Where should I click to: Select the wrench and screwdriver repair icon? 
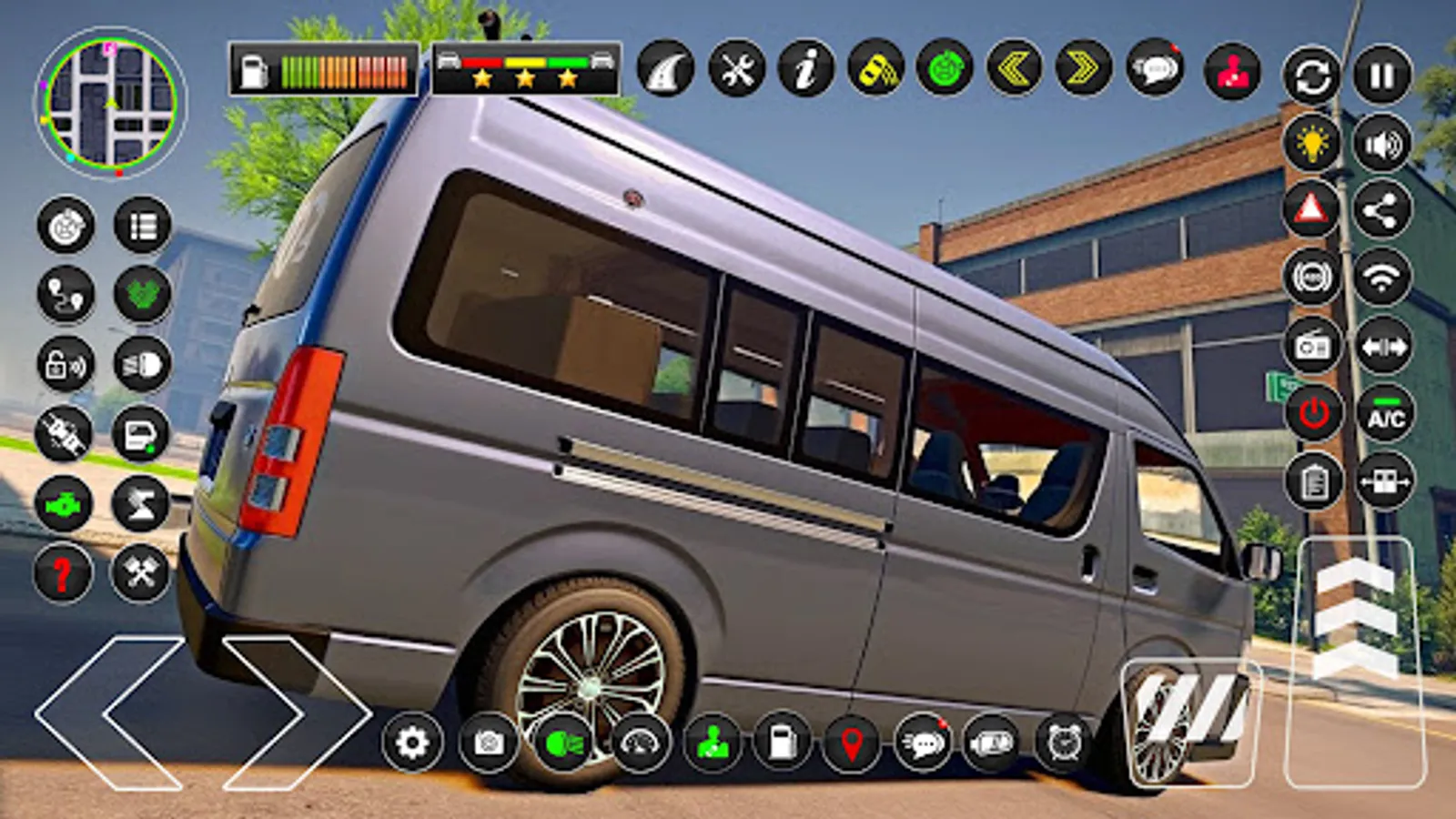pos(737,68)
